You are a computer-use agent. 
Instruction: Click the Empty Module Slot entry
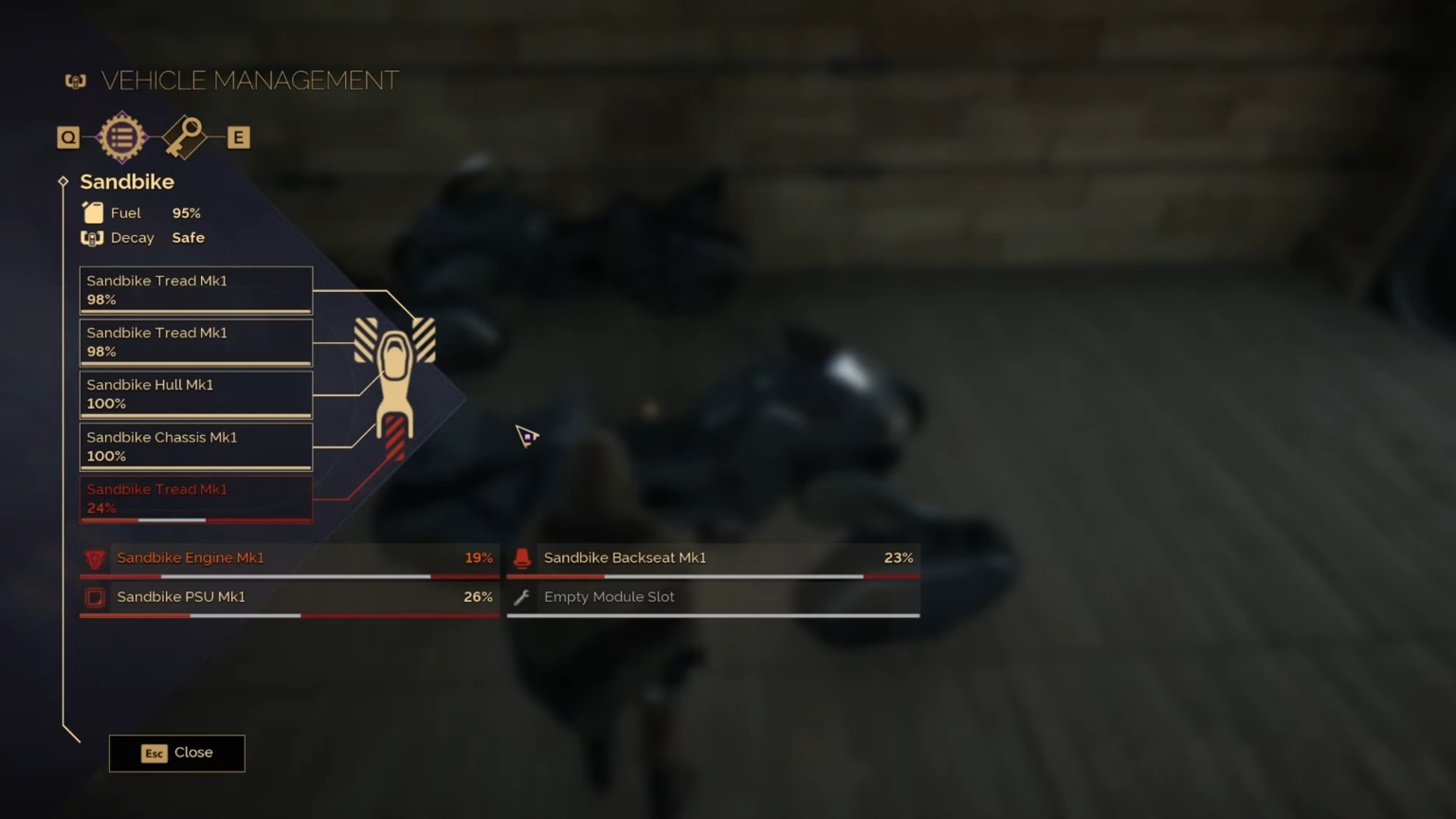click(x=711, y=597)
